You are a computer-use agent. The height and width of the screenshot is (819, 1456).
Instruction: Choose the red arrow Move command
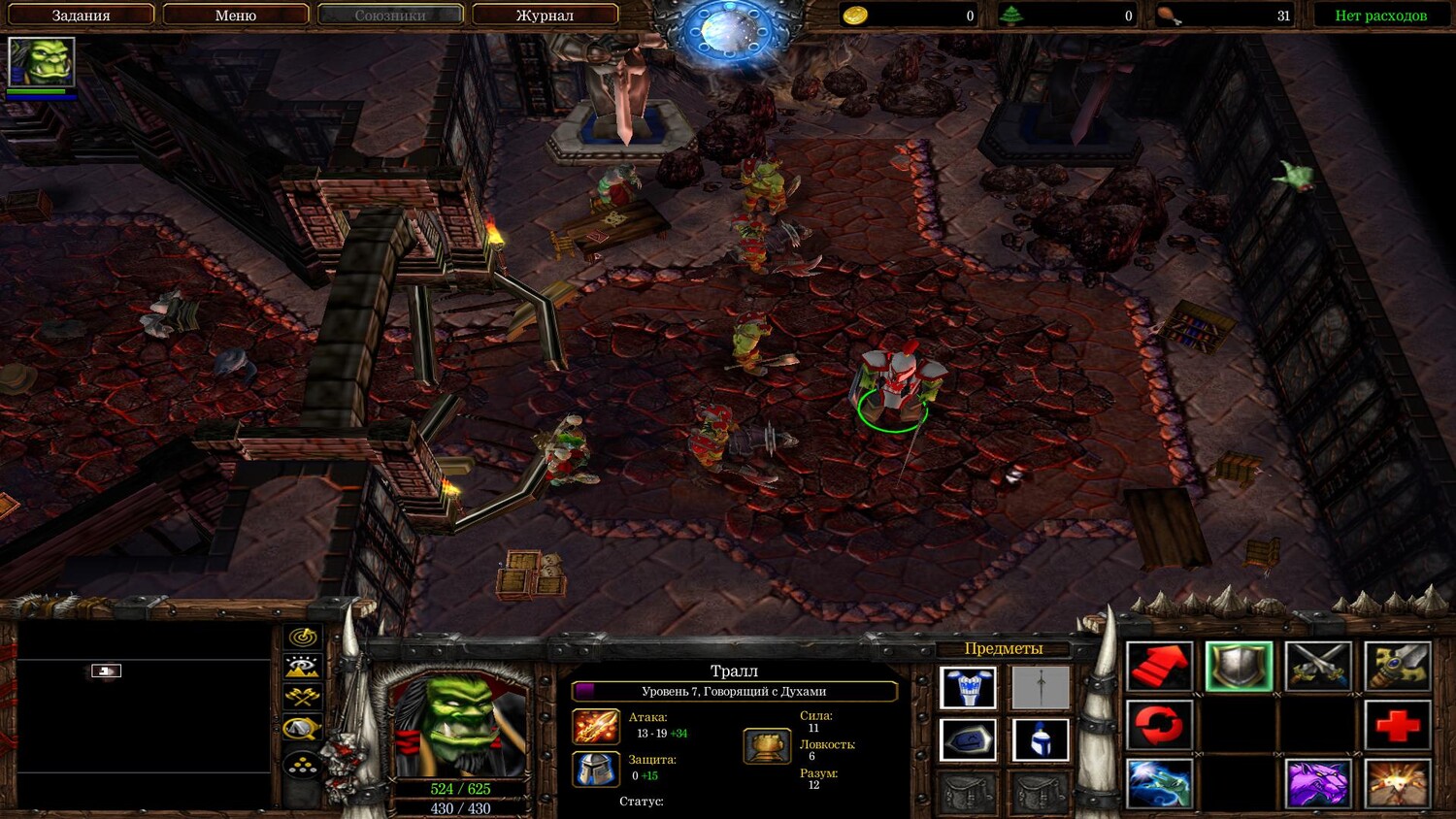(x=1159, y=668)
